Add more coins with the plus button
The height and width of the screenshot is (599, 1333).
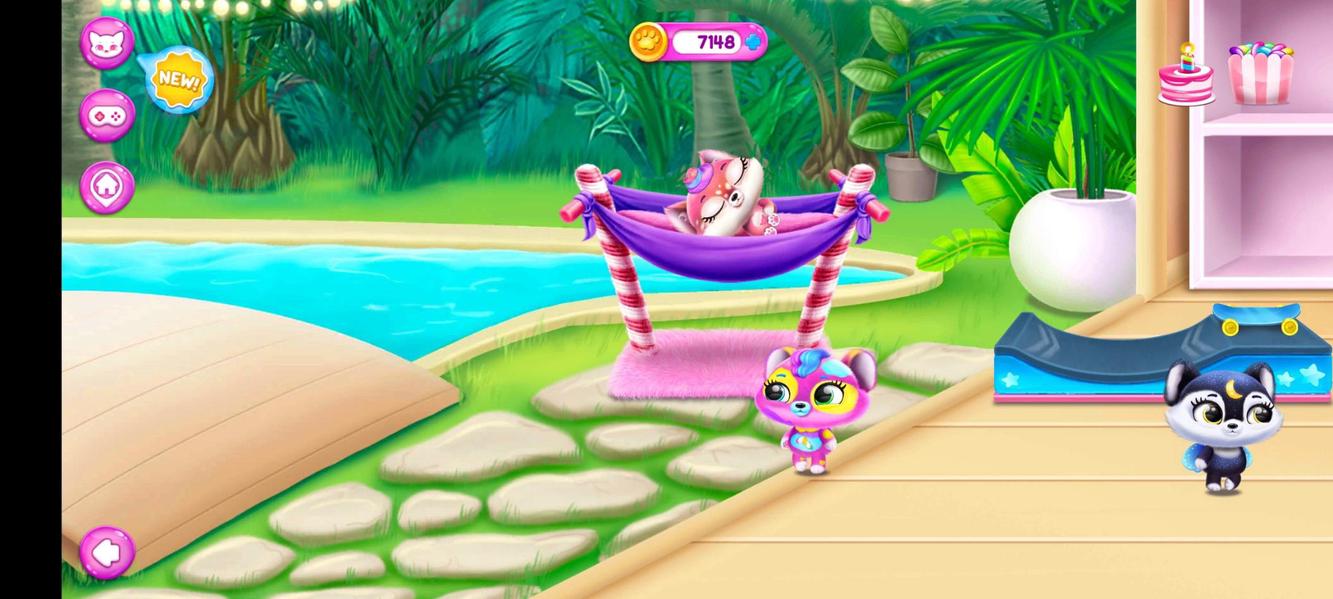pyautogui.click(x=754, y=42)
